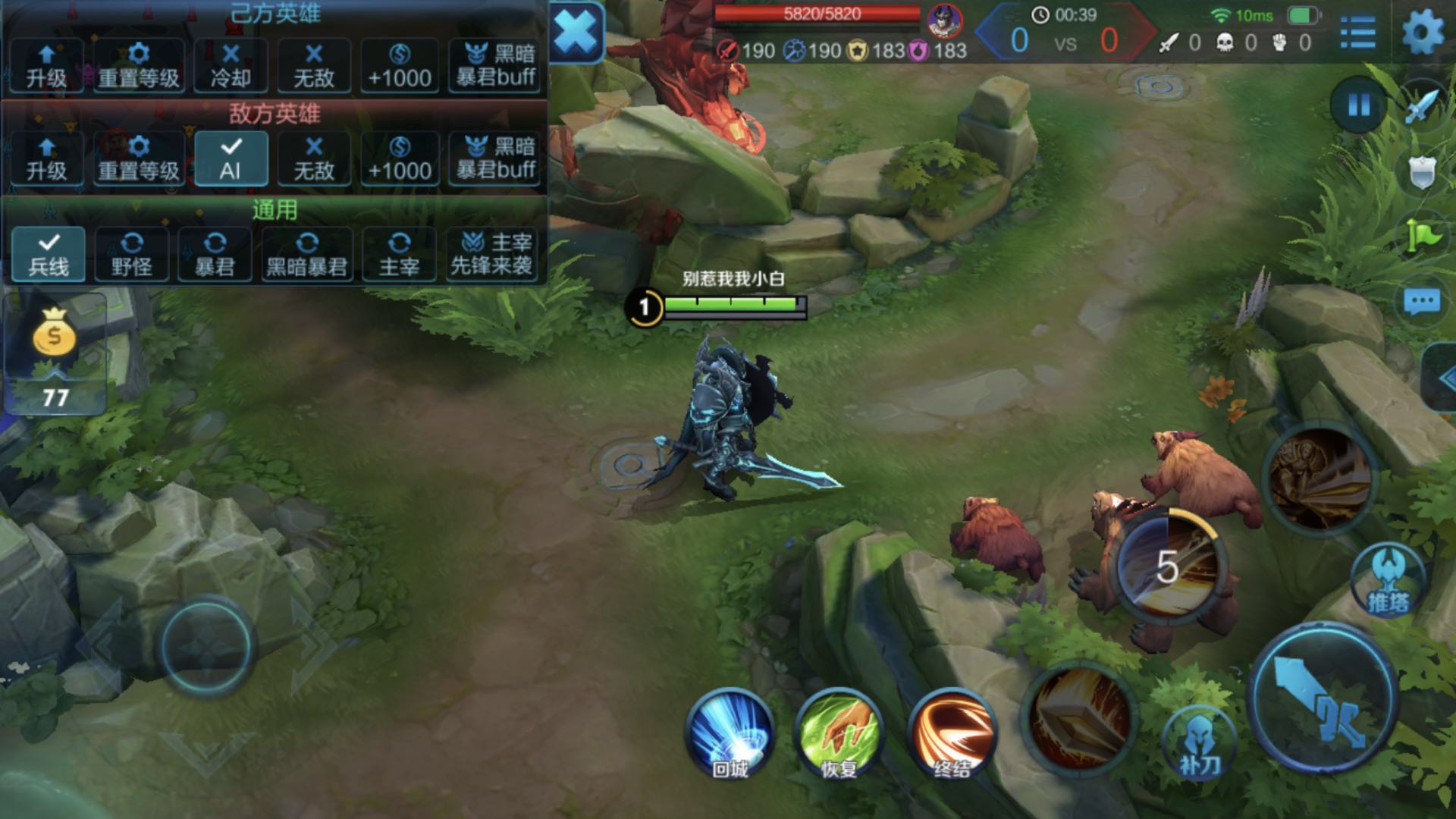Toggle the minion wave (兵线) option
This screenshot has width=1456, height=819.
(x=48, y=254)
